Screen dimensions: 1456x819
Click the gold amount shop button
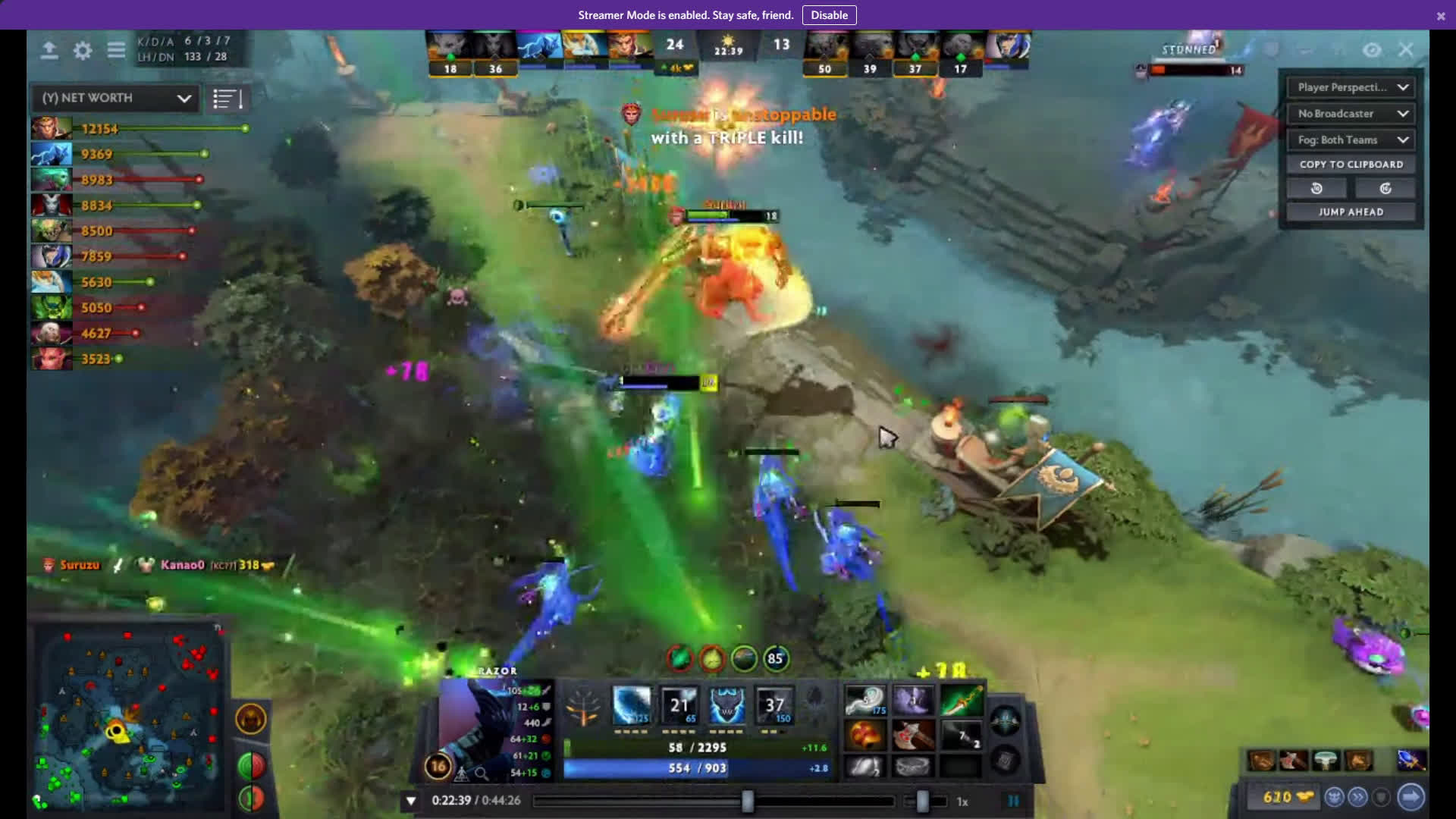click(x=1287, y=797)
